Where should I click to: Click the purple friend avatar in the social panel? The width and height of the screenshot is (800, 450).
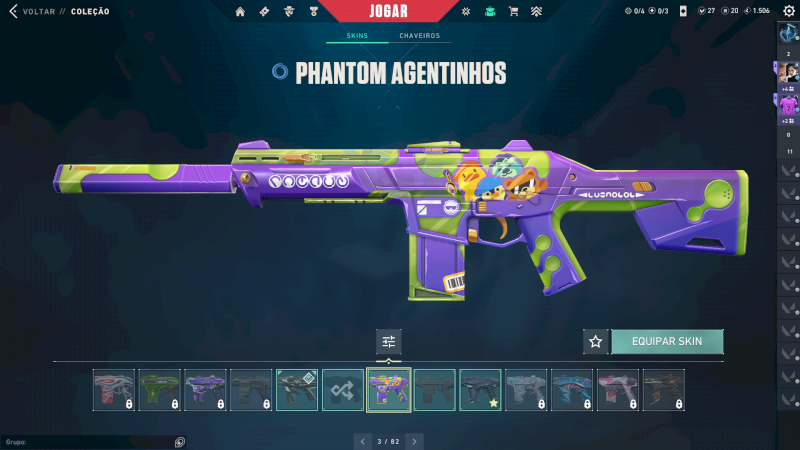tap(788, 105)
